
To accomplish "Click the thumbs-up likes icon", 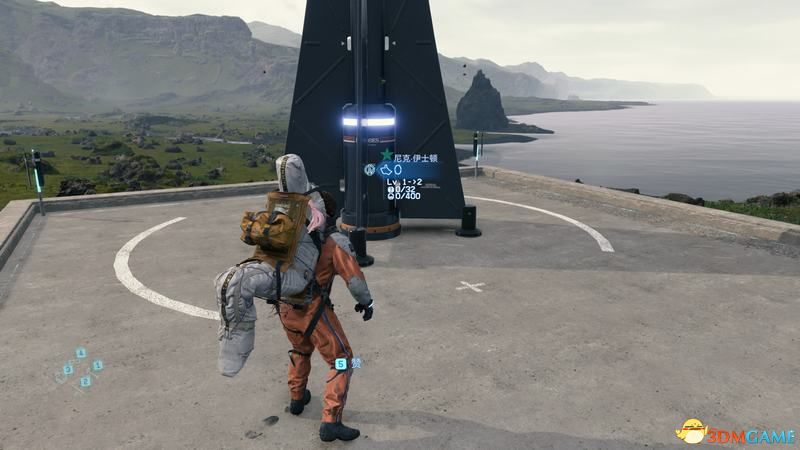I will click(x=385, y=170).
